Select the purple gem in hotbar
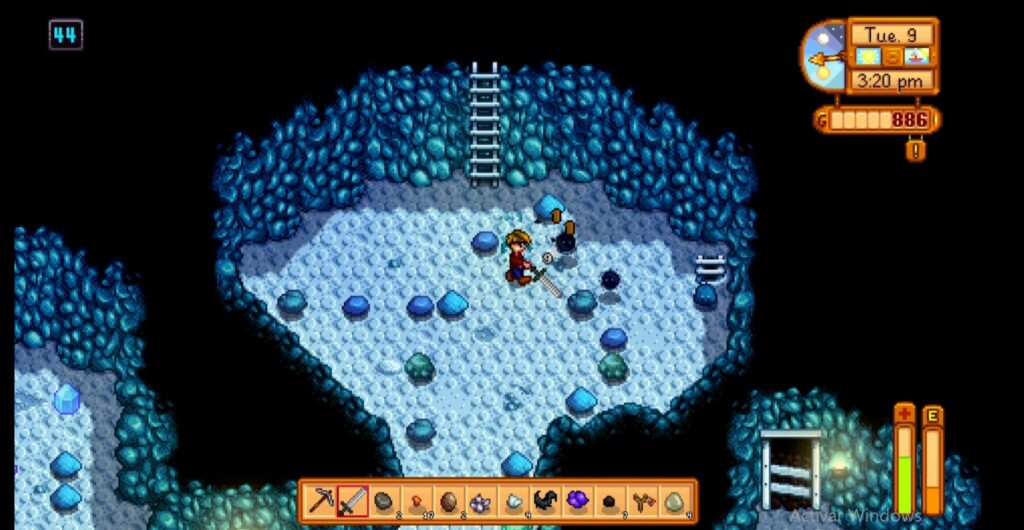 tap(578, 500)
